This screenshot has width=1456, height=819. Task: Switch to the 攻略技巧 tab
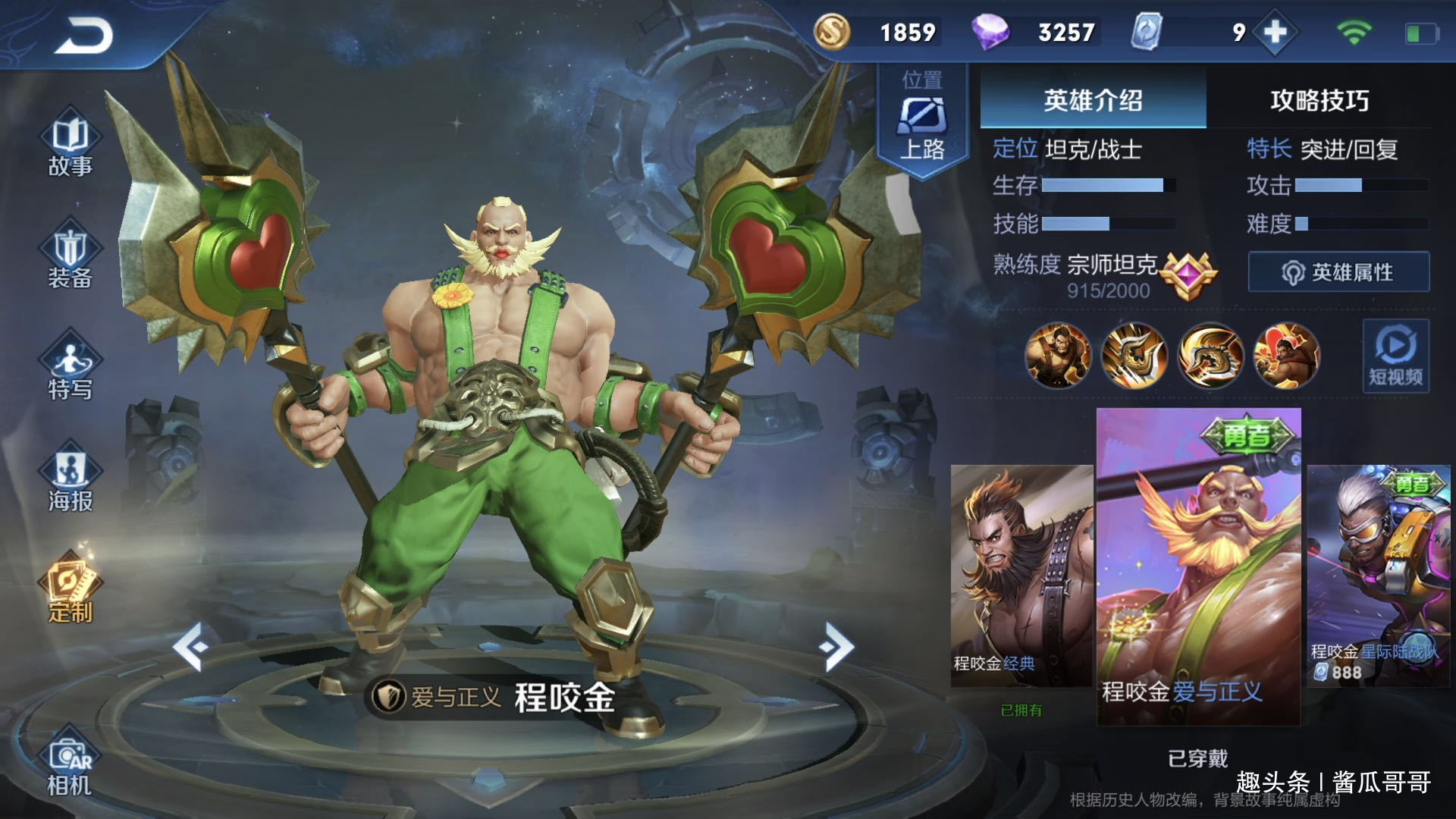[x=1319, y=100]
